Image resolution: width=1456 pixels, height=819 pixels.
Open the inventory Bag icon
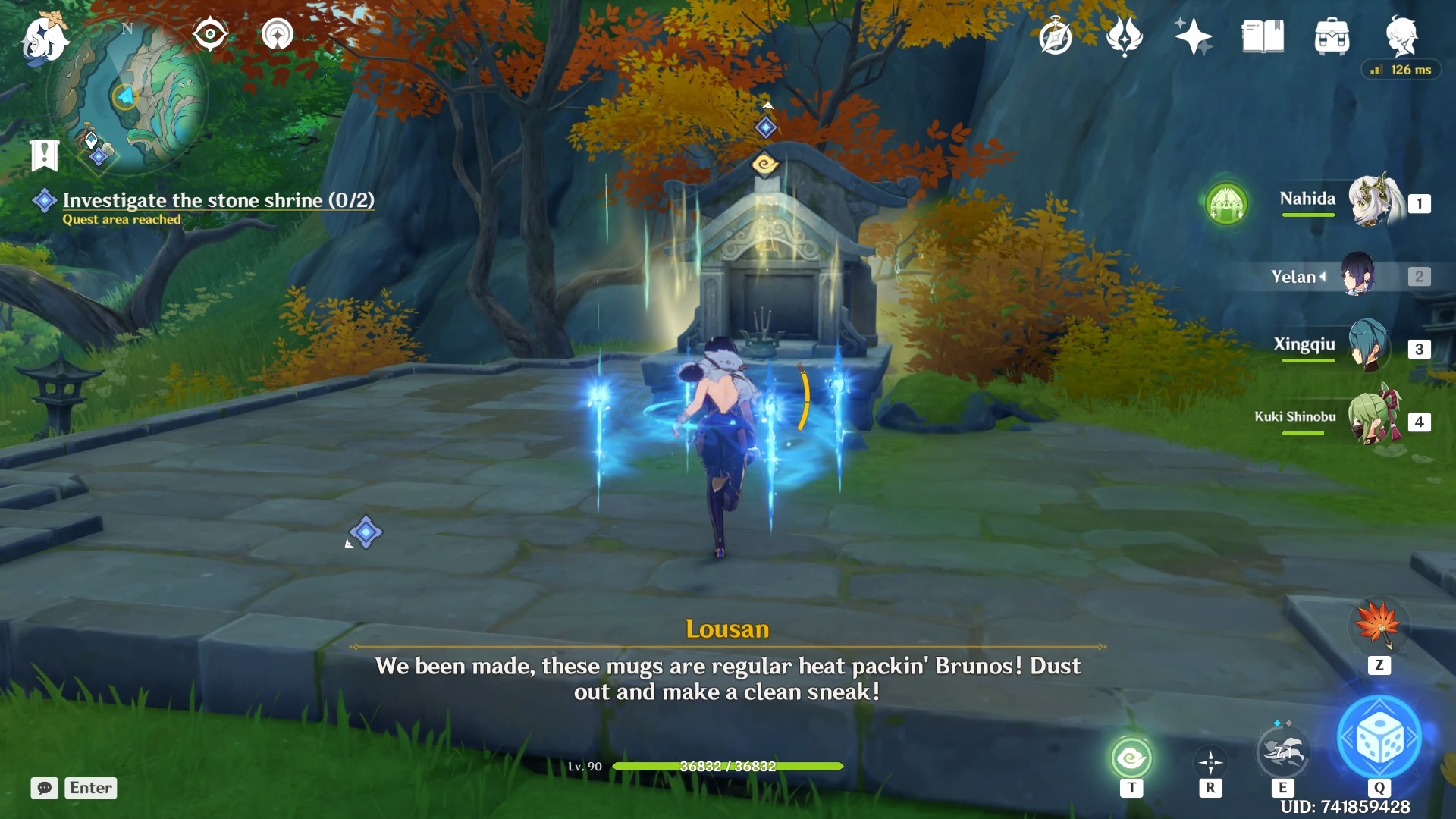click(1332, 36)
